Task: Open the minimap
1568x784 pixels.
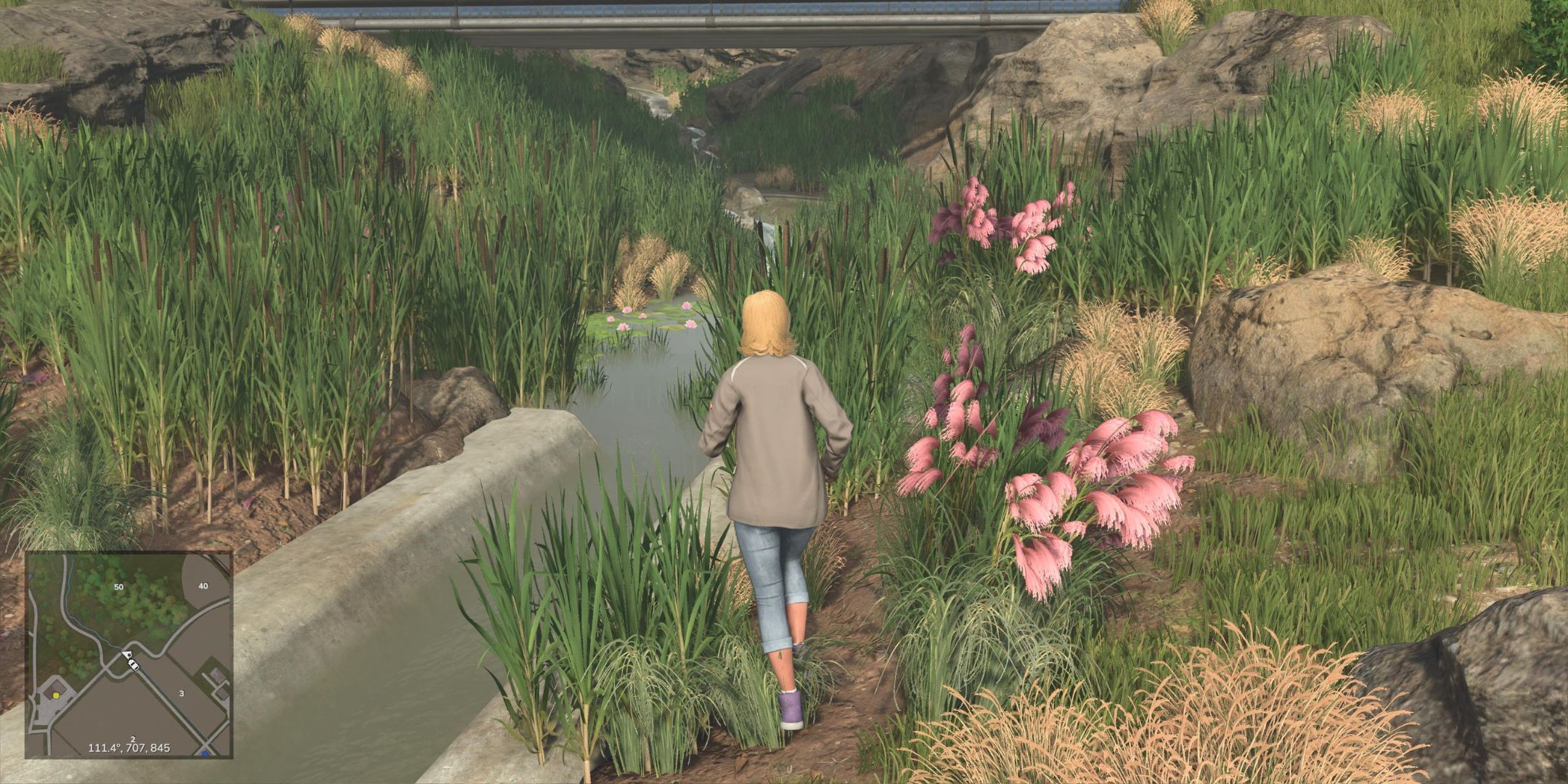Action: [x=129, y=654]
